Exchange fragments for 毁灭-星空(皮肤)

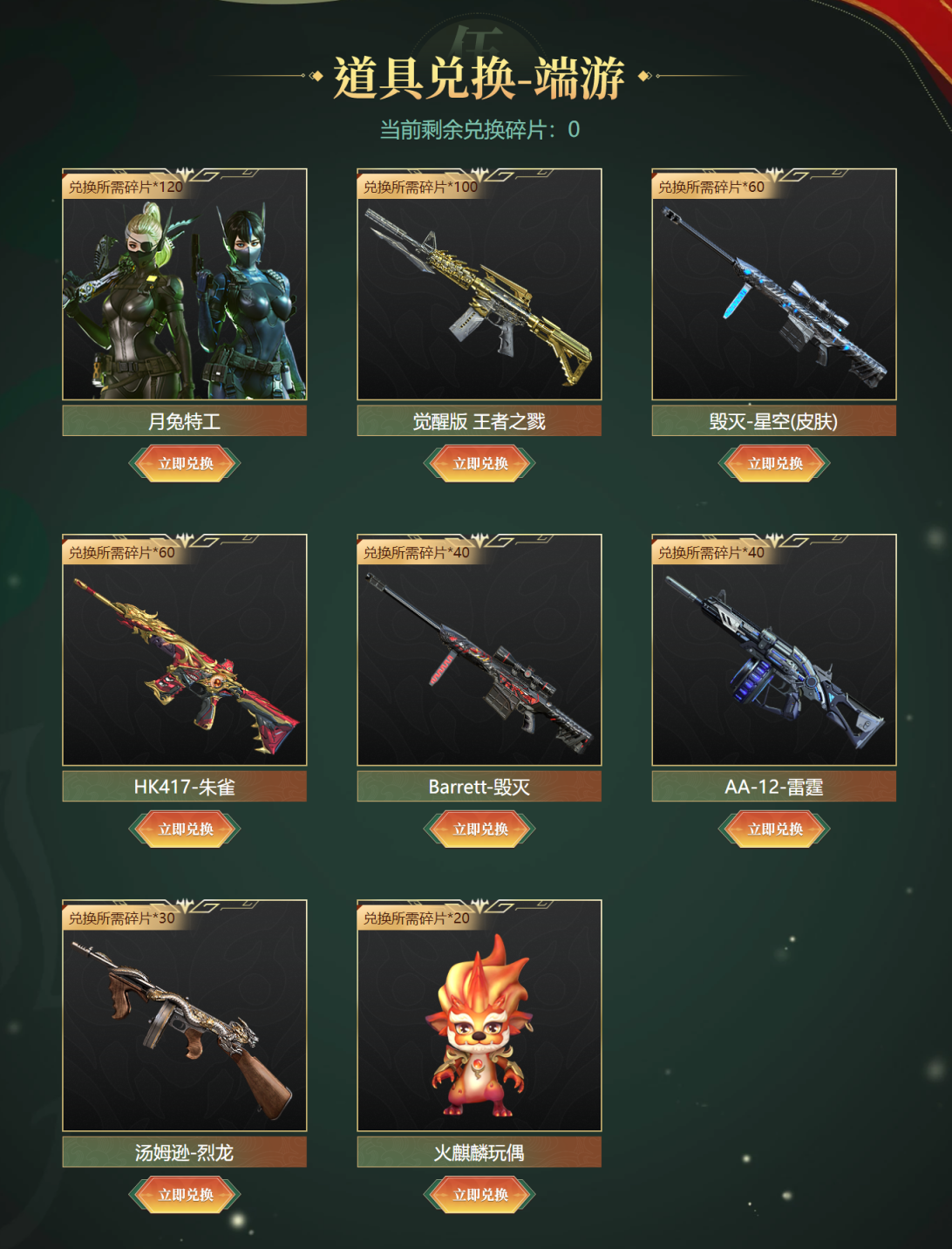(x=774, y=463)
